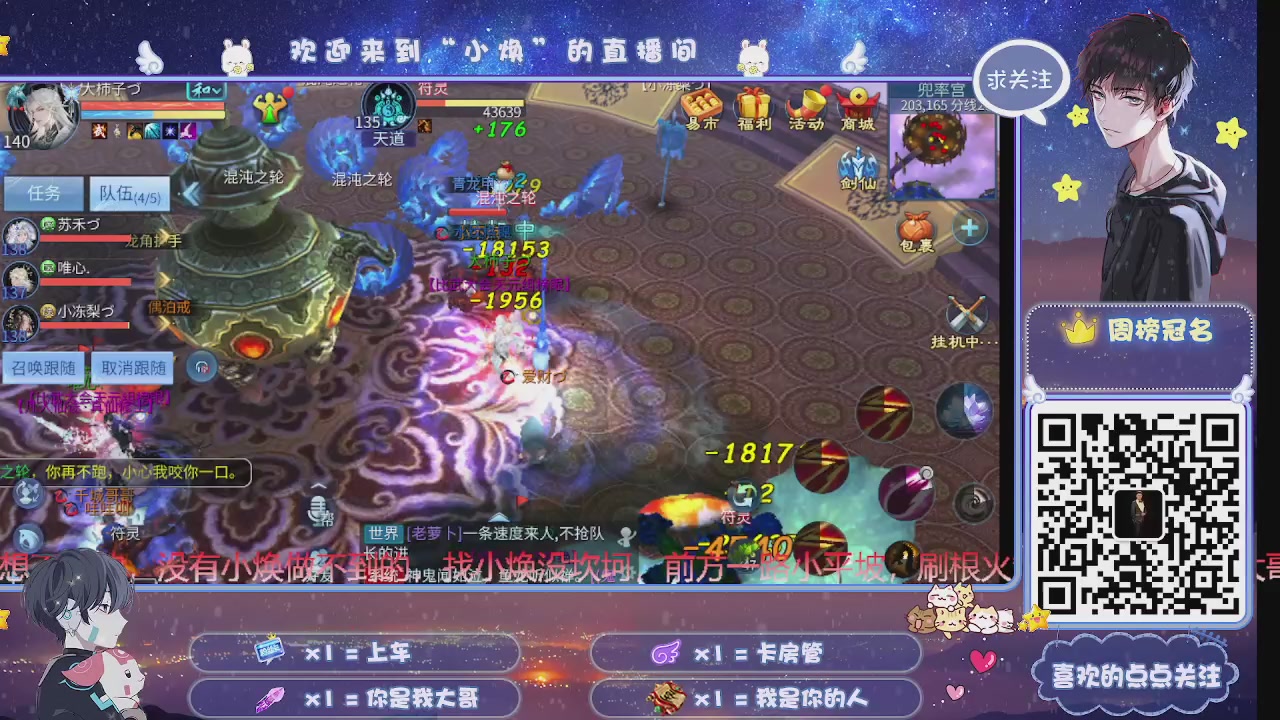This screenshot has height=720, width=1280.
Task: Switch to the 任务 tab
Action: pos(42,194)
